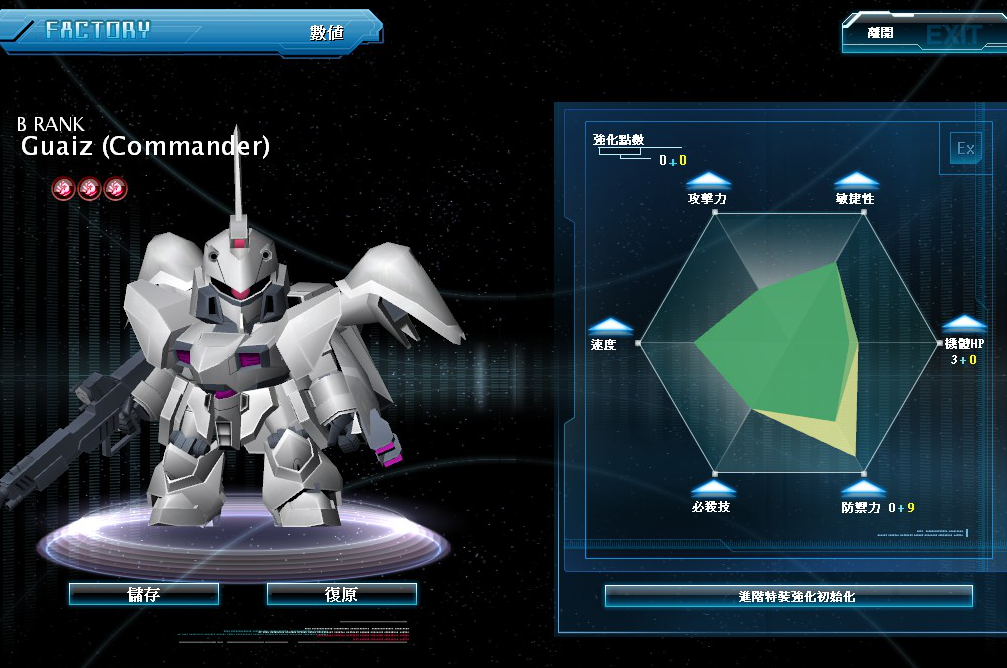Add a point to 速度 arrow
The image size is (1007, 668).
coord(610,326)
